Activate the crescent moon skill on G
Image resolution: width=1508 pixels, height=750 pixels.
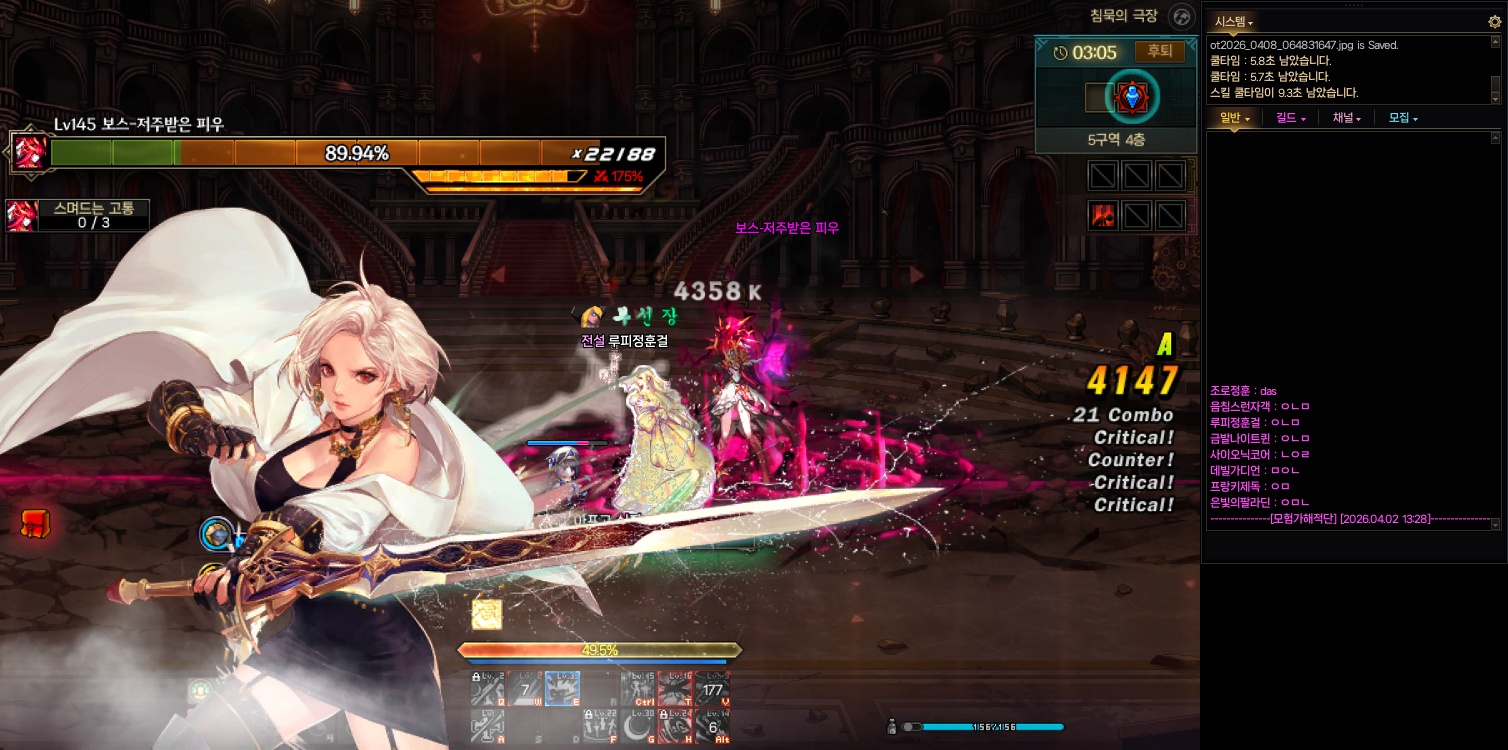coord(637,725)
